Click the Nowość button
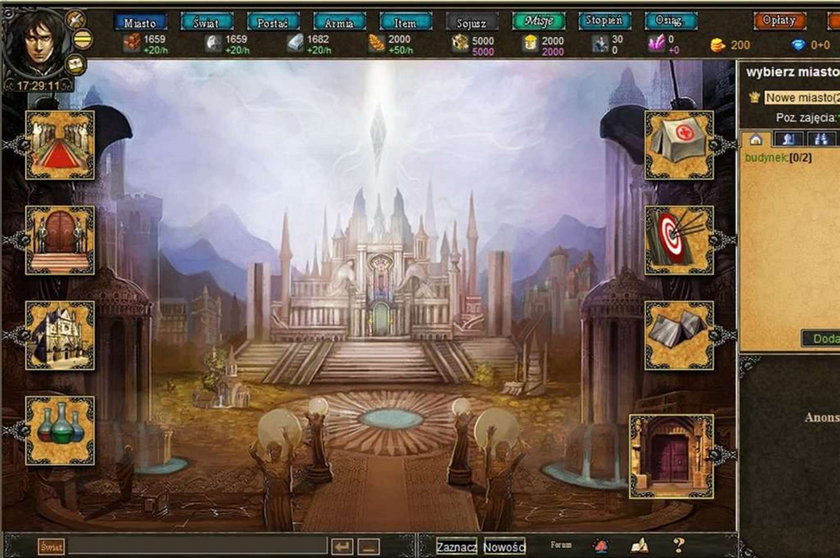 point(504,546)
